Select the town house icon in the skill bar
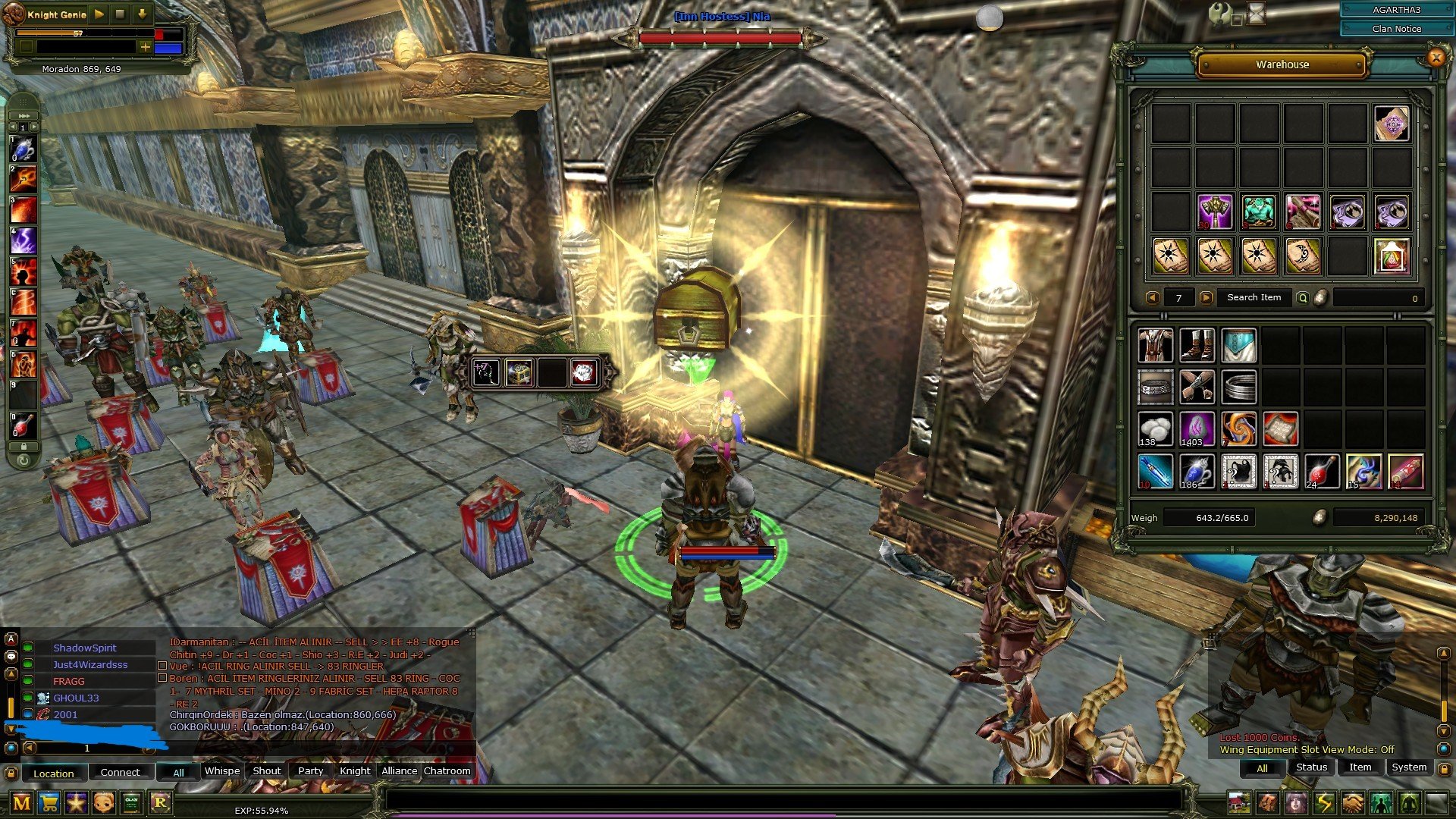 1240,802
